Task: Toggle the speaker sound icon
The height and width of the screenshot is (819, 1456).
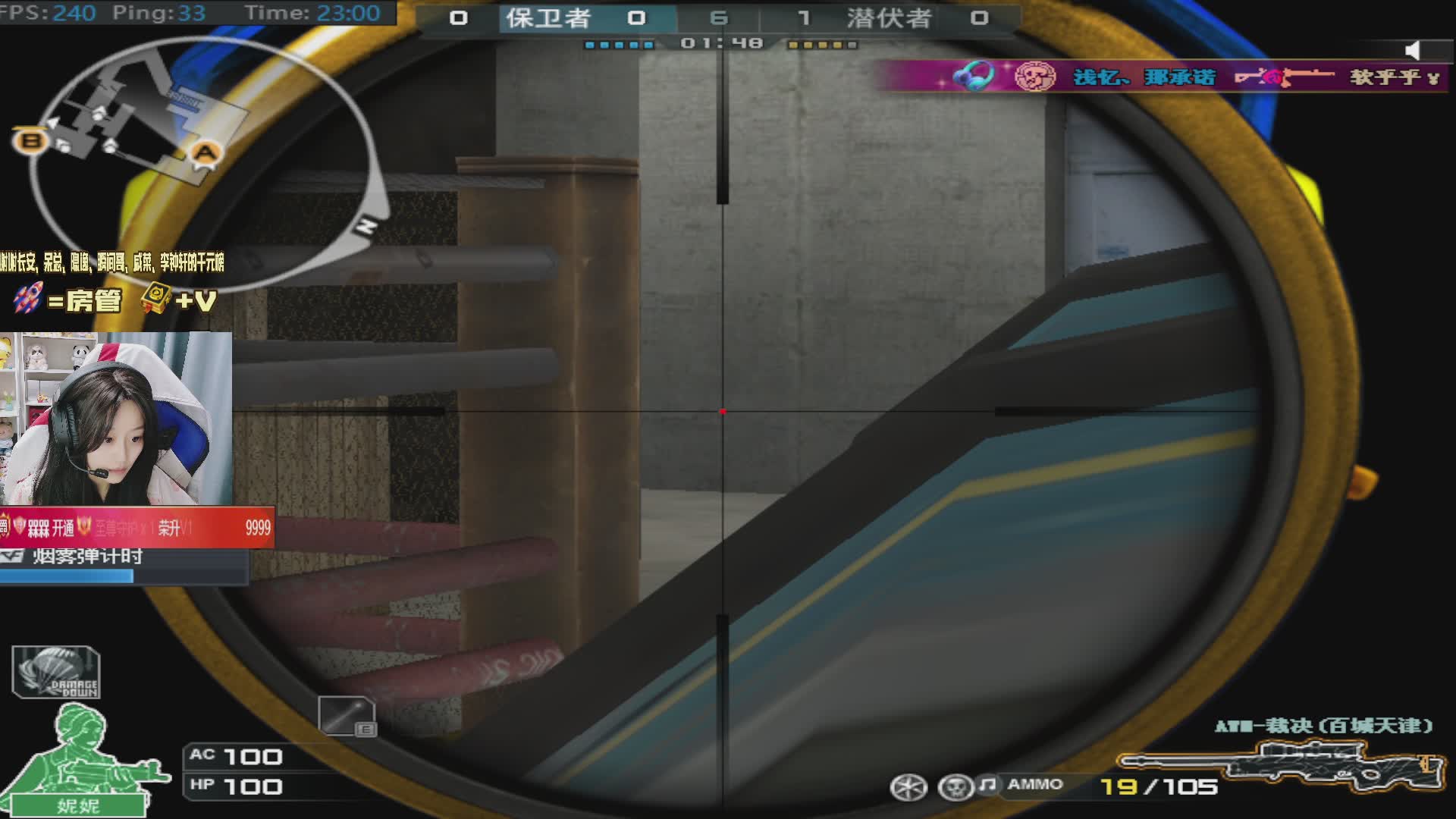Action: (1412, 51)
